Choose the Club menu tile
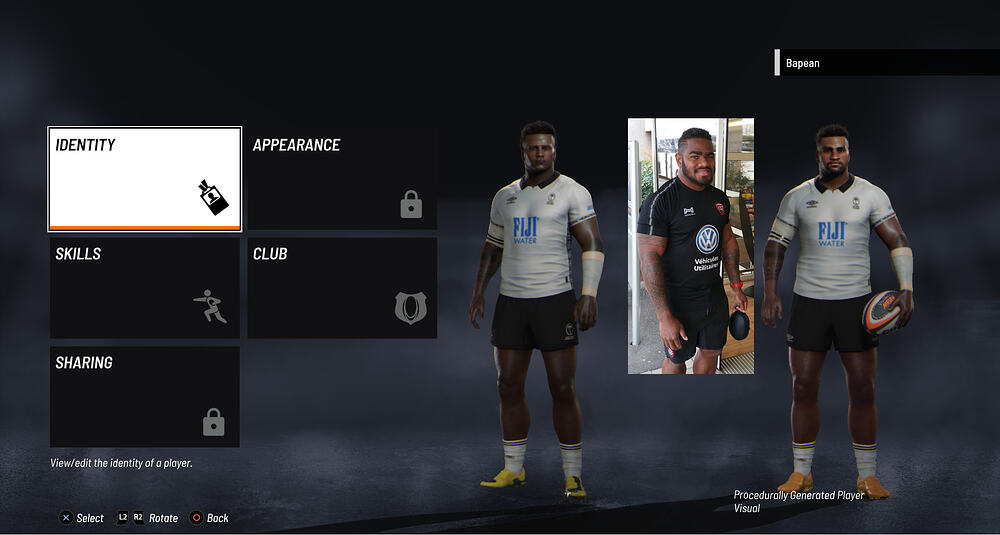Screen dimensions: 1000x535 click(342, 288)
